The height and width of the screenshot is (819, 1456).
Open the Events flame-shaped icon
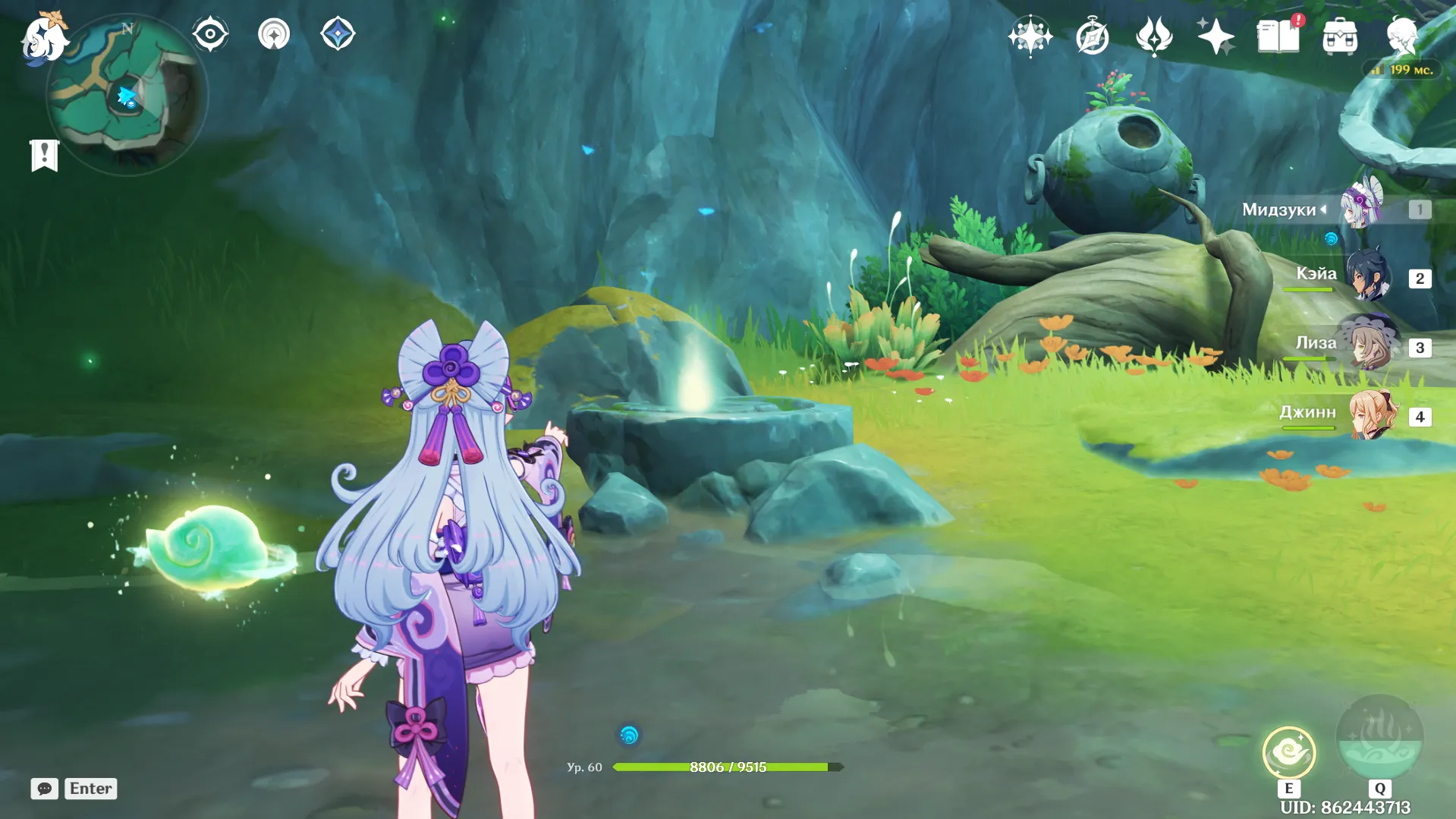[x=1153, y=36]
